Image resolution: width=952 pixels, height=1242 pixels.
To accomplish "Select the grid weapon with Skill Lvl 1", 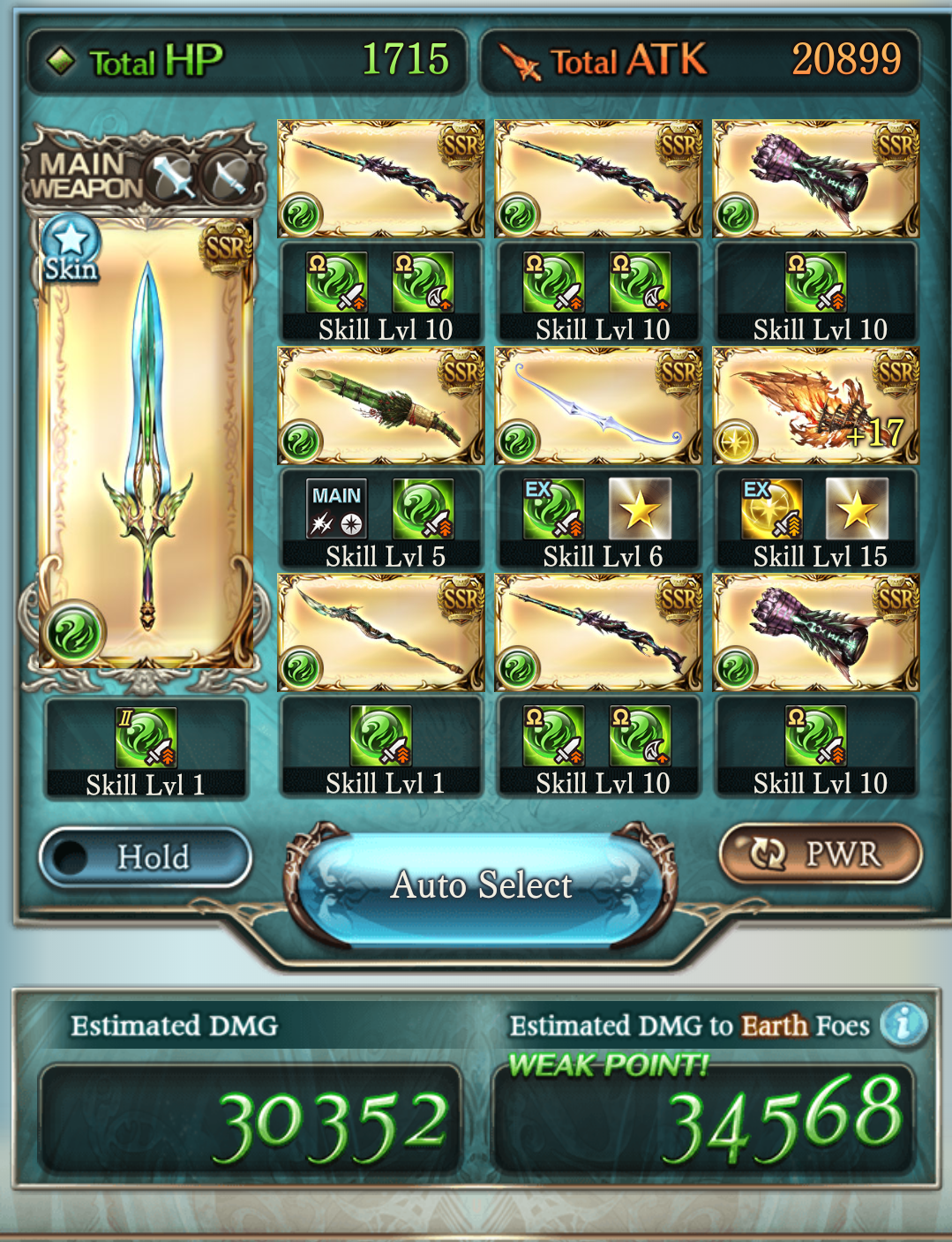I will click(381, 633).
